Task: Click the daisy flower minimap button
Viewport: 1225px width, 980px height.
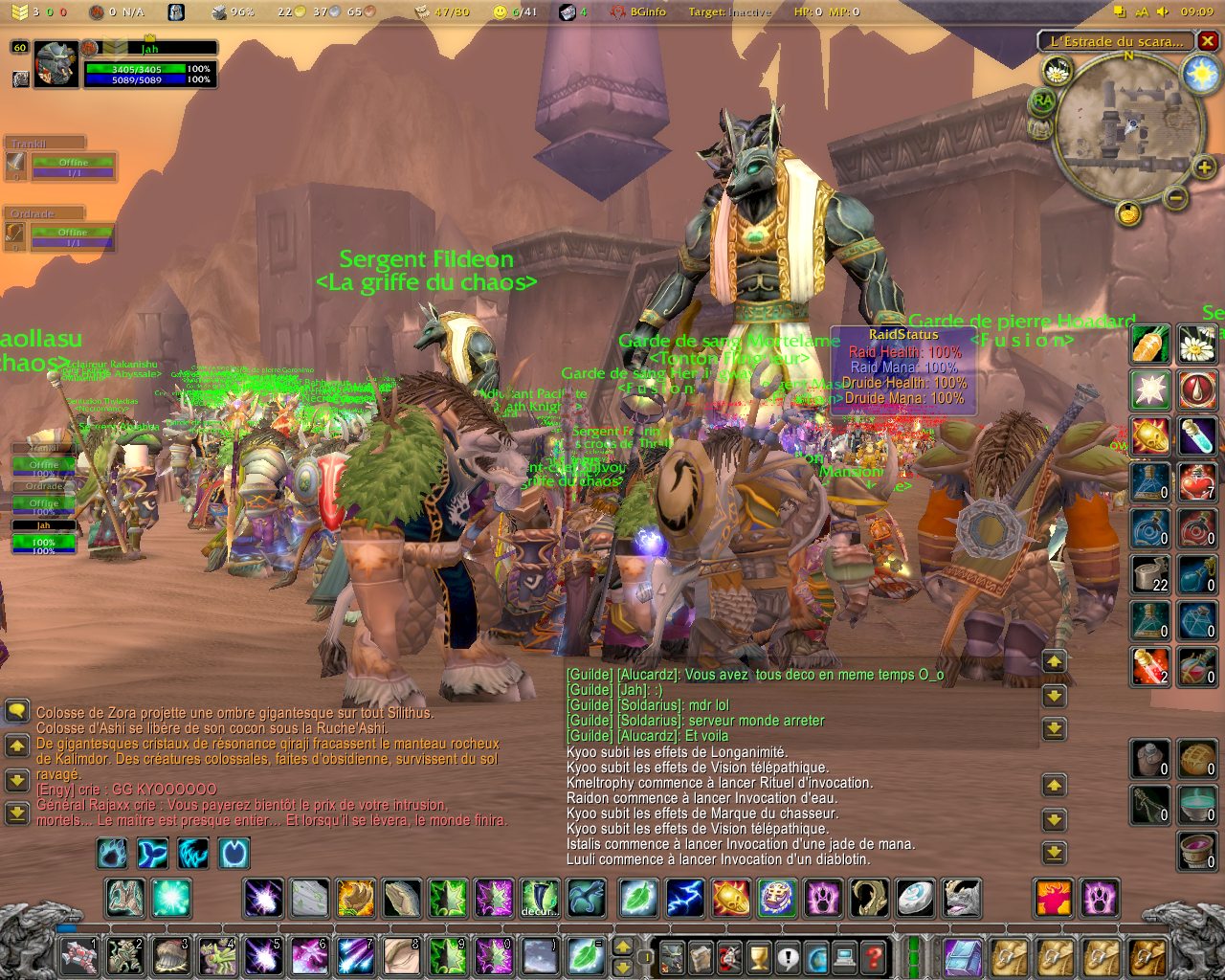Action: [x=1058, y=70]
